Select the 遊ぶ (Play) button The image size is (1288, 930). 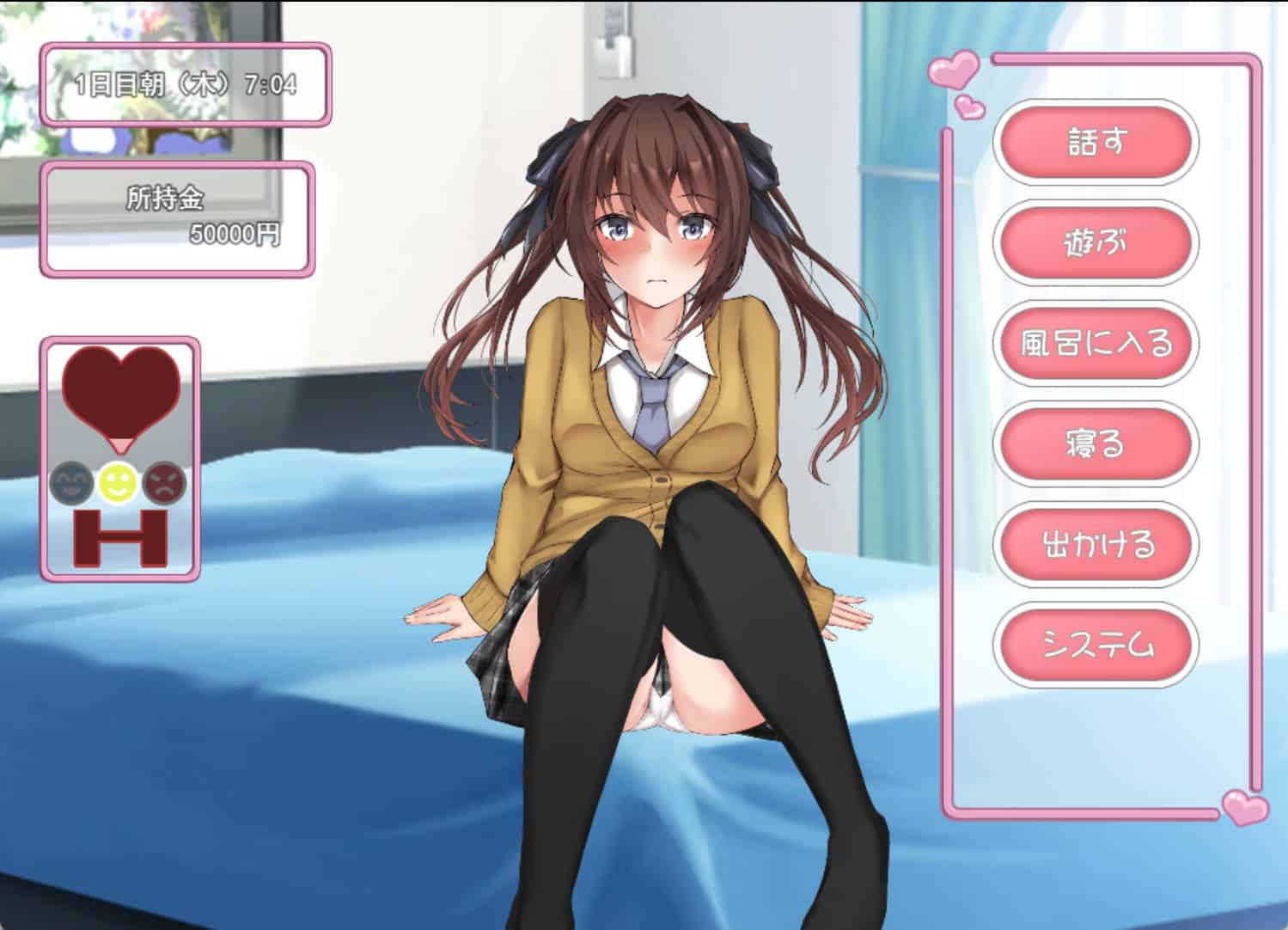point(1096,242)
